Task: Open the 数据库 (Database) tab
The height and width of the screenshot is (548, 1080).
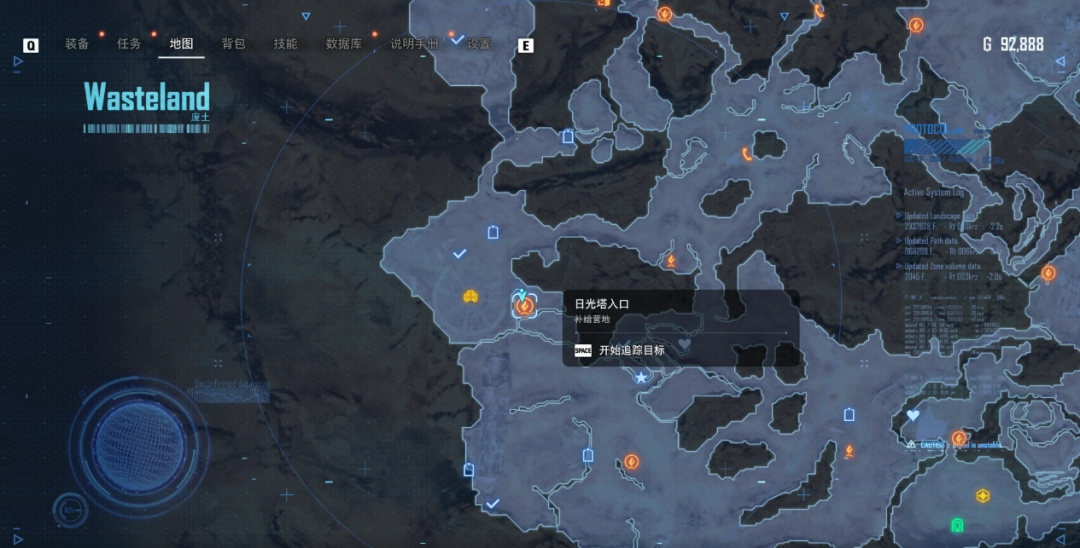Action: [343, 44]
